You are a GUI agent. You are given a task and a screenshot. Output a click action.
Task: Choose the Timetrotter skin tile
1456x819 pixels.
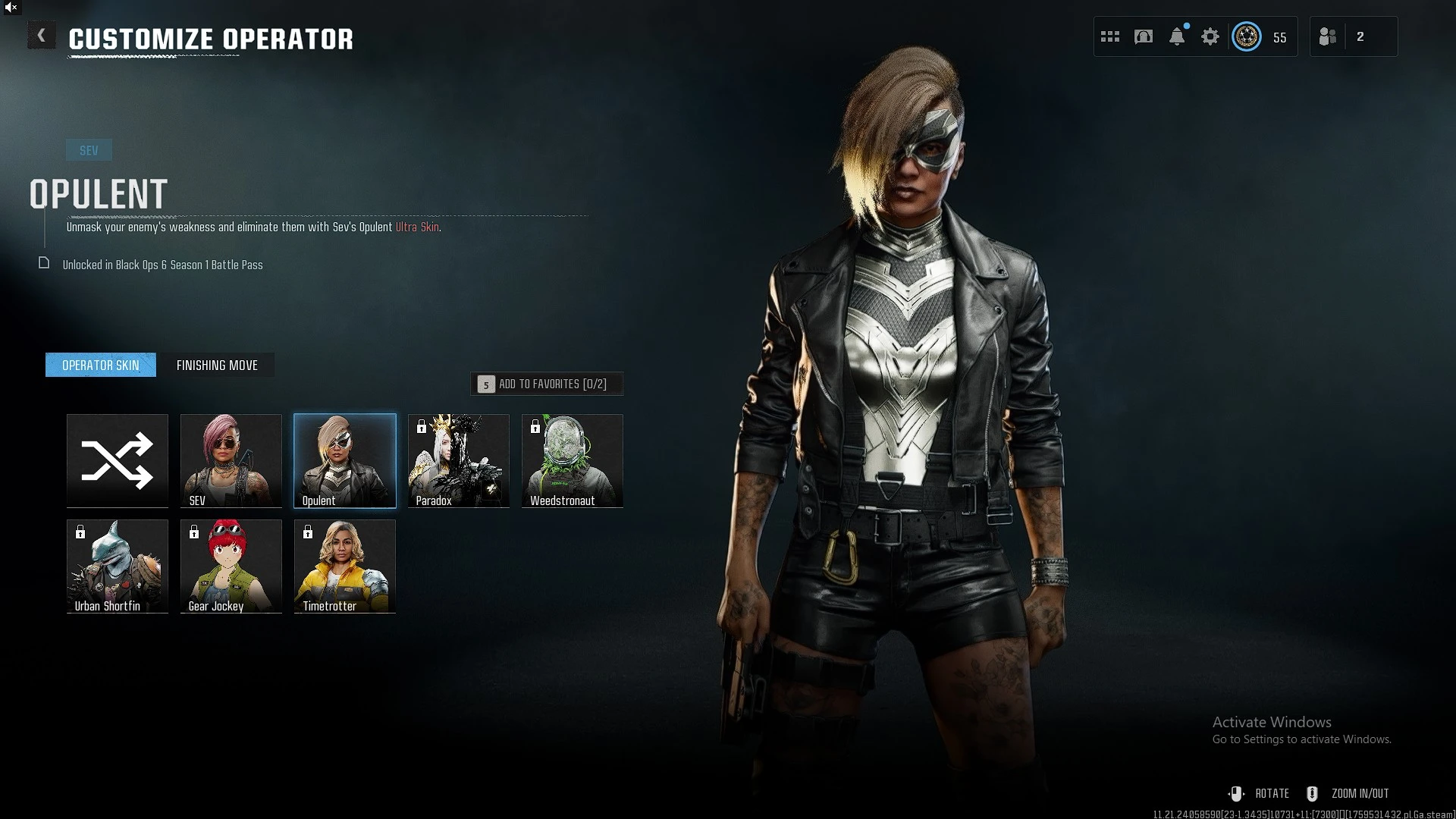[345, 566]
